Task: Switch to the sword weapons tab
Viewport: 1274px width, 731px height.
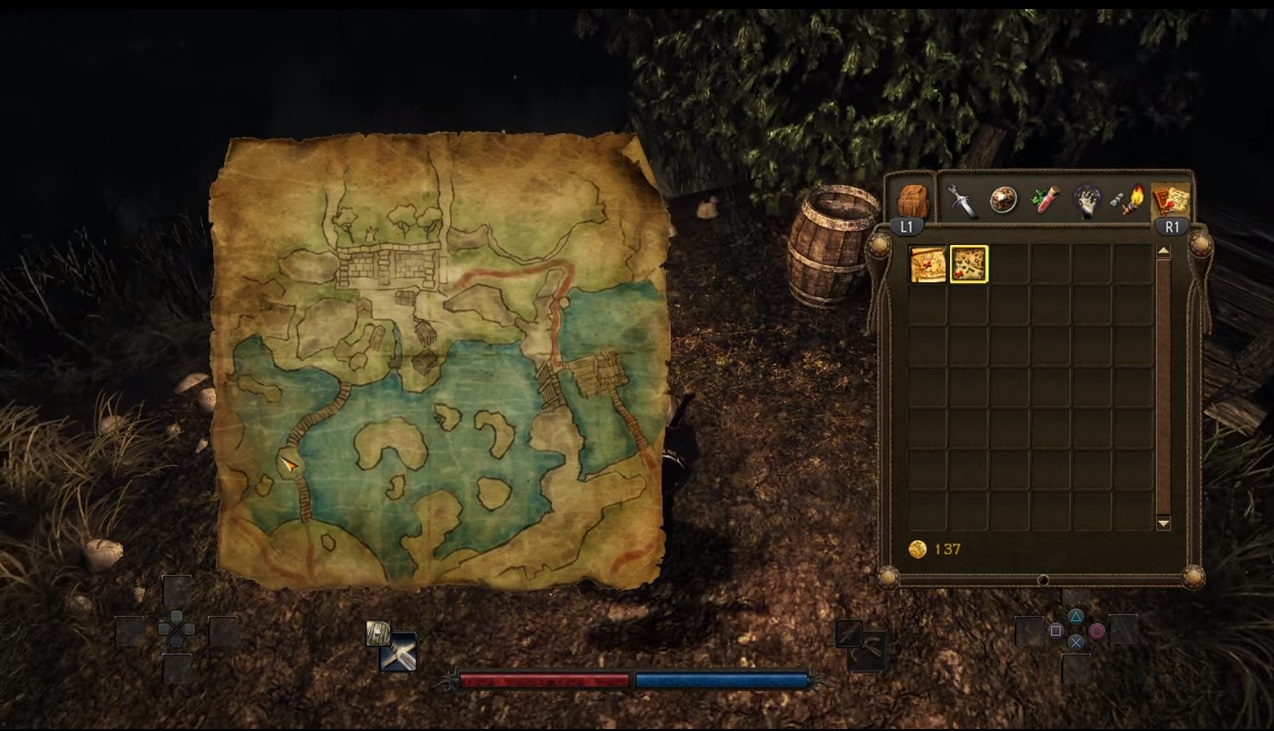Action: click(x=962, y=200)
